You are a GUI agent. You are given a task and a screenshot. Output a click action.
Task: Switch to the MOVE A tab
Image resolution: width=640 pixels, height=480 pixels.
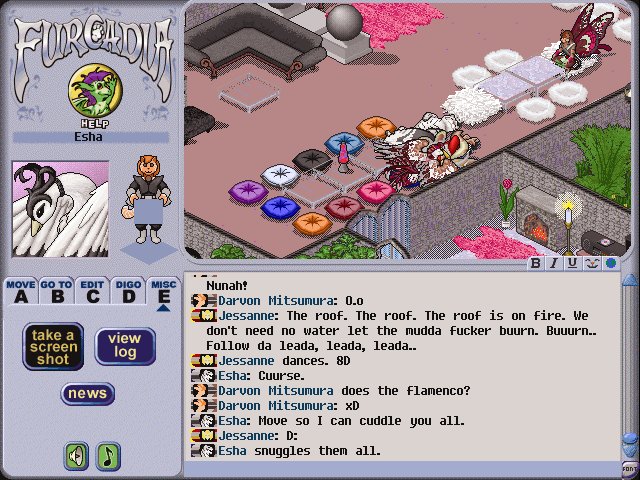click(20, 290)
